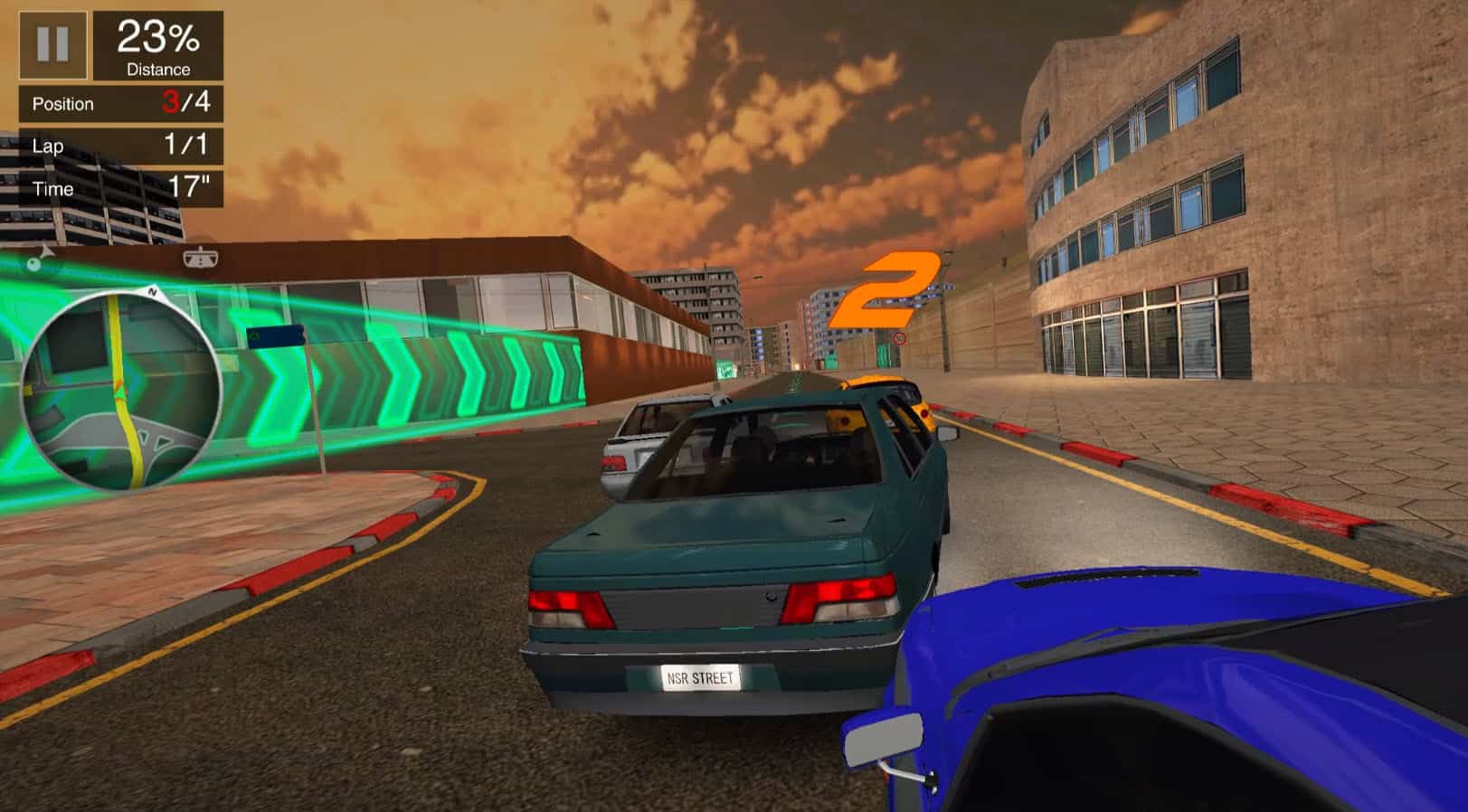Toggle the rear-view mirror display
Screen dimensions: 1468x812
coord(201,258)
